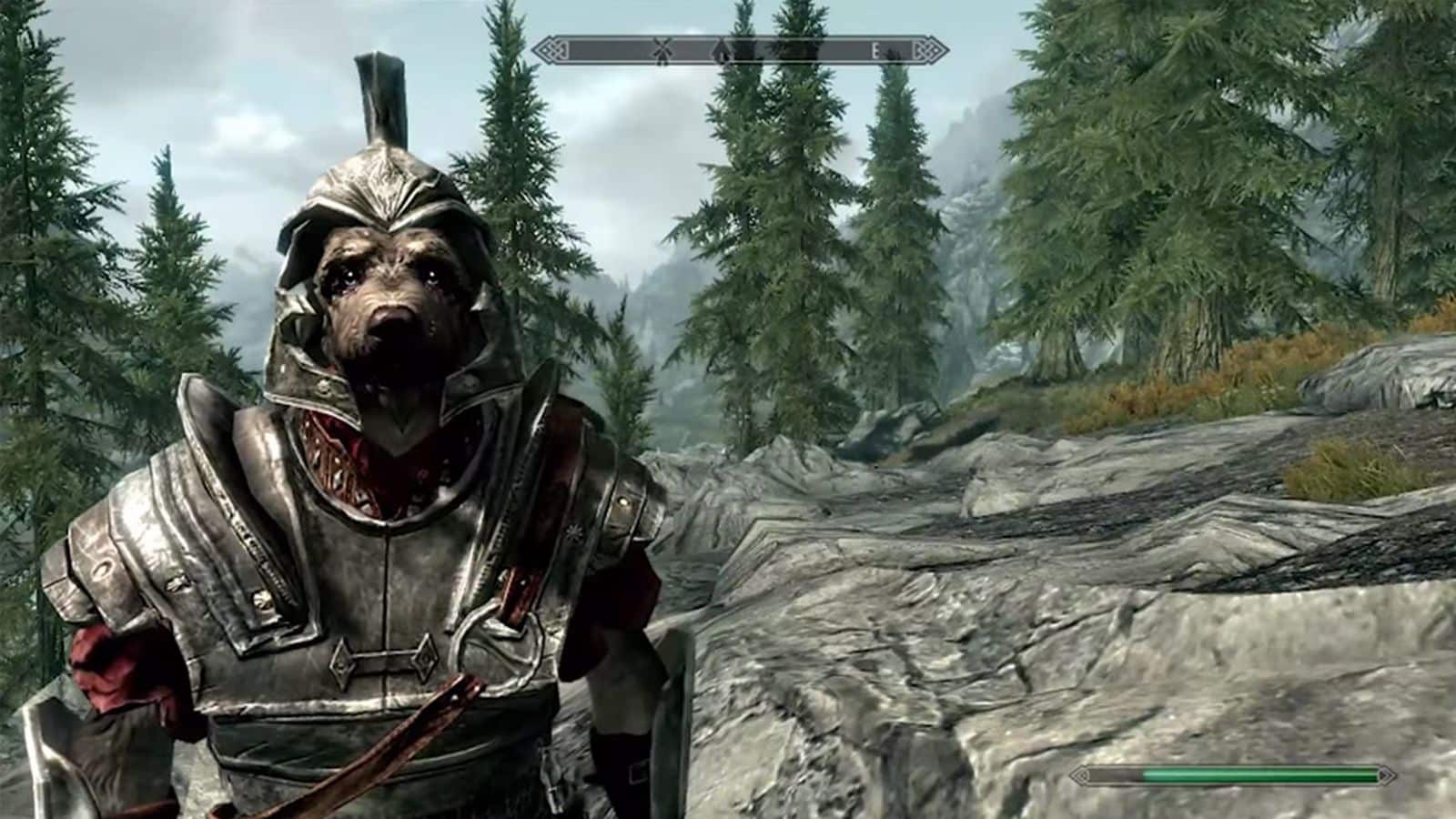
Task: Click the left decorative knotwork compass cap
Action: coord(552,50)
